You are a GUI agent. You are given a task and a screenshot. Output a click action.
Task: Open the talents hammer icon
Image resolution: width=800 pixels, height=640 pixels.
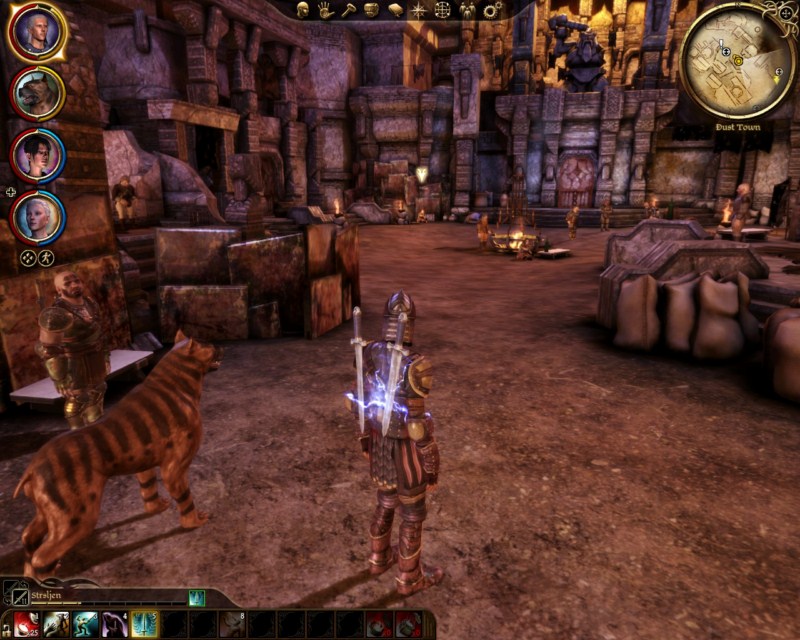point(348,10)
